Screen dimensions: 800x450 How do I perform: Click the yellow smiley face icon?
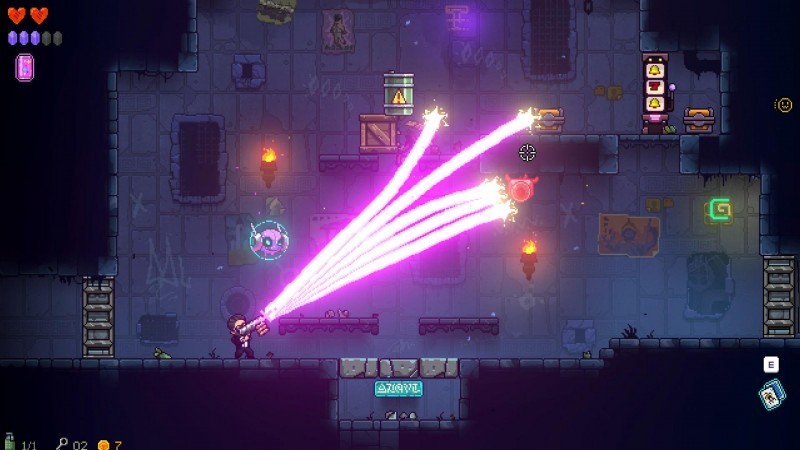pos(784,104)
